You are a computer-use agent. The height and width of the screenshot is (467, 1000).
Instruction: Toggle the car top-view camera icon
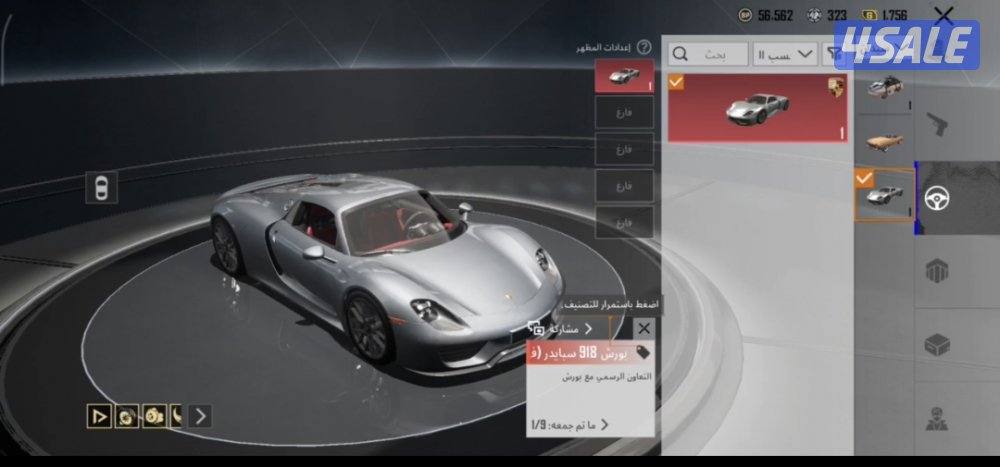(101, 187)
